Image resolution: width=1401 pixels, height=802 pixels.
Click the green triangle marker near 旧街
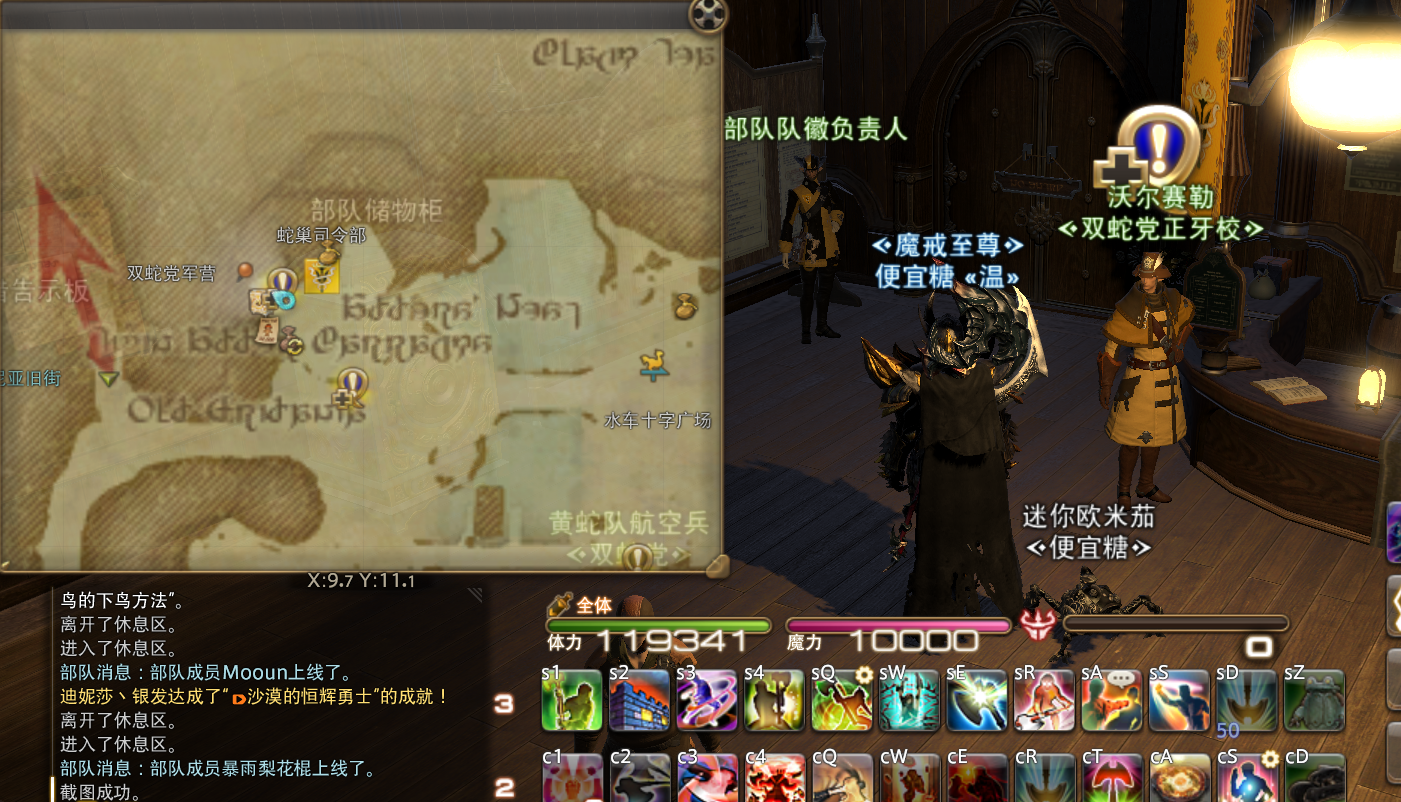pos(107,378)
